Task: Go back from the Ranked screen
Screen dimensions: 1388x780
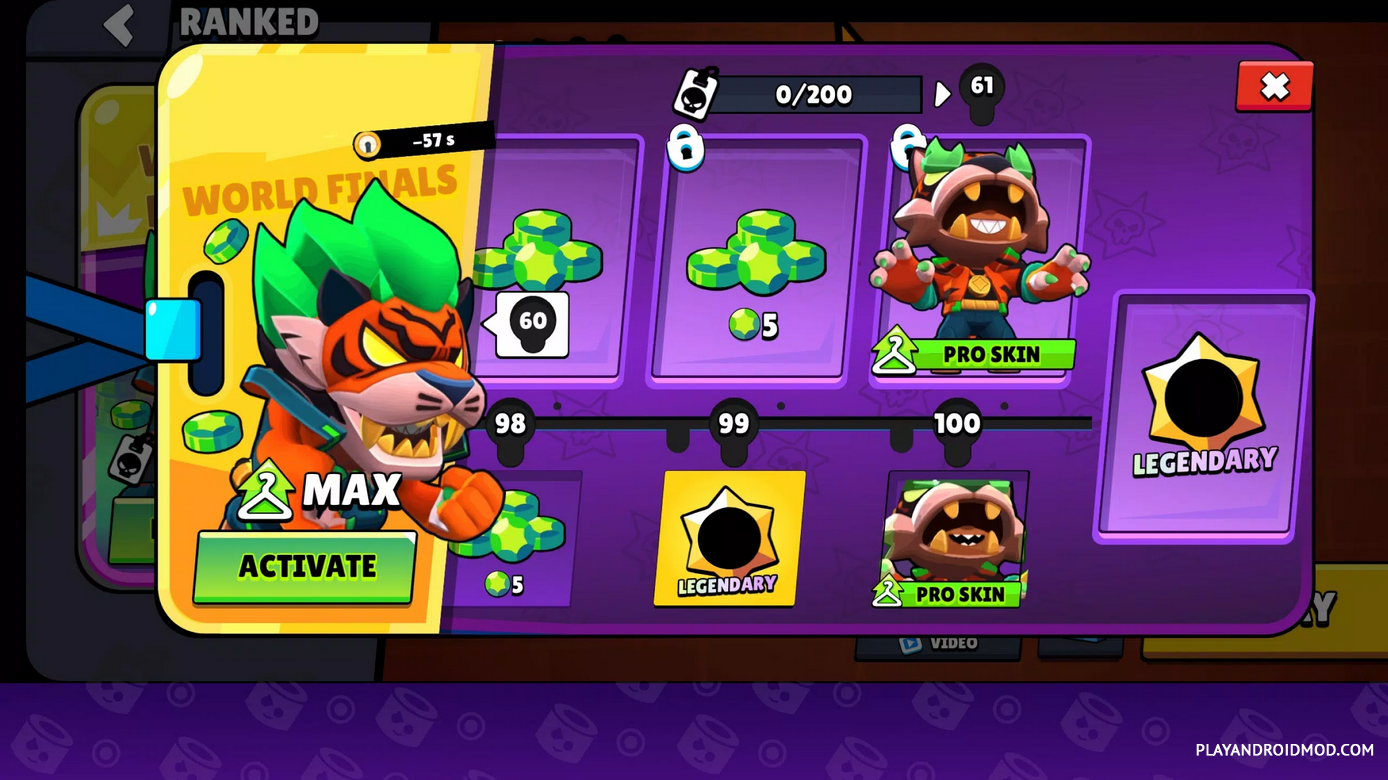Action: click(x=120, y=24)
